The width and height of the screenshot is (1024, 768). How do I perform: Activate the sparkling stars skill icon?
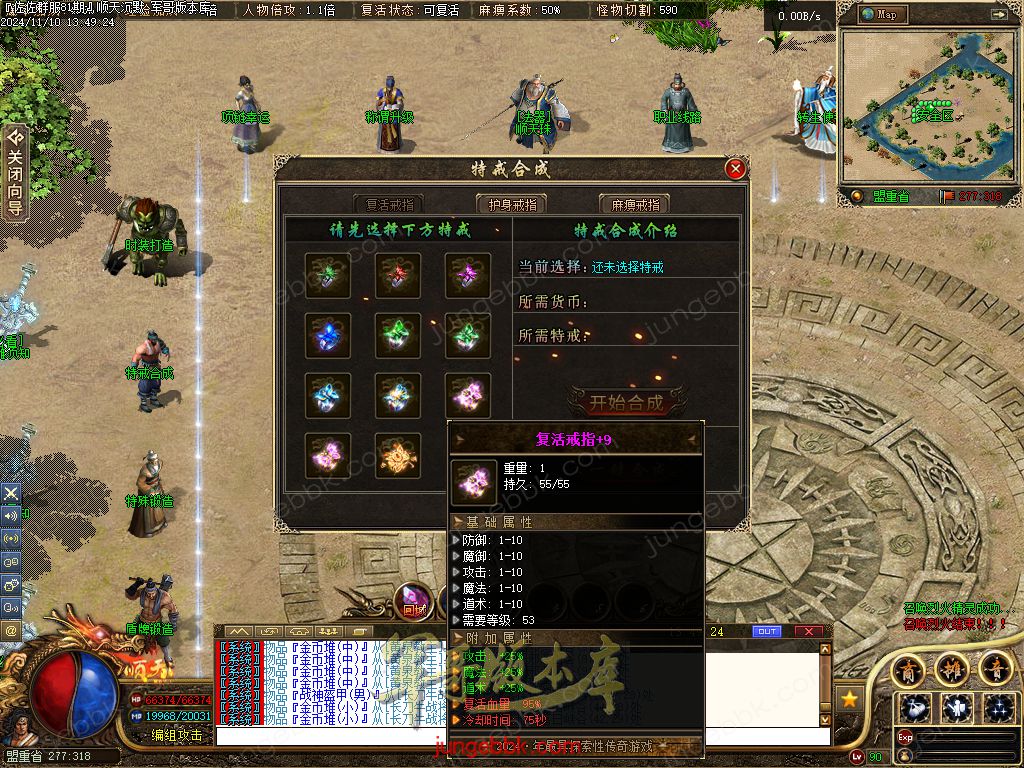click(x=998, y=708)
